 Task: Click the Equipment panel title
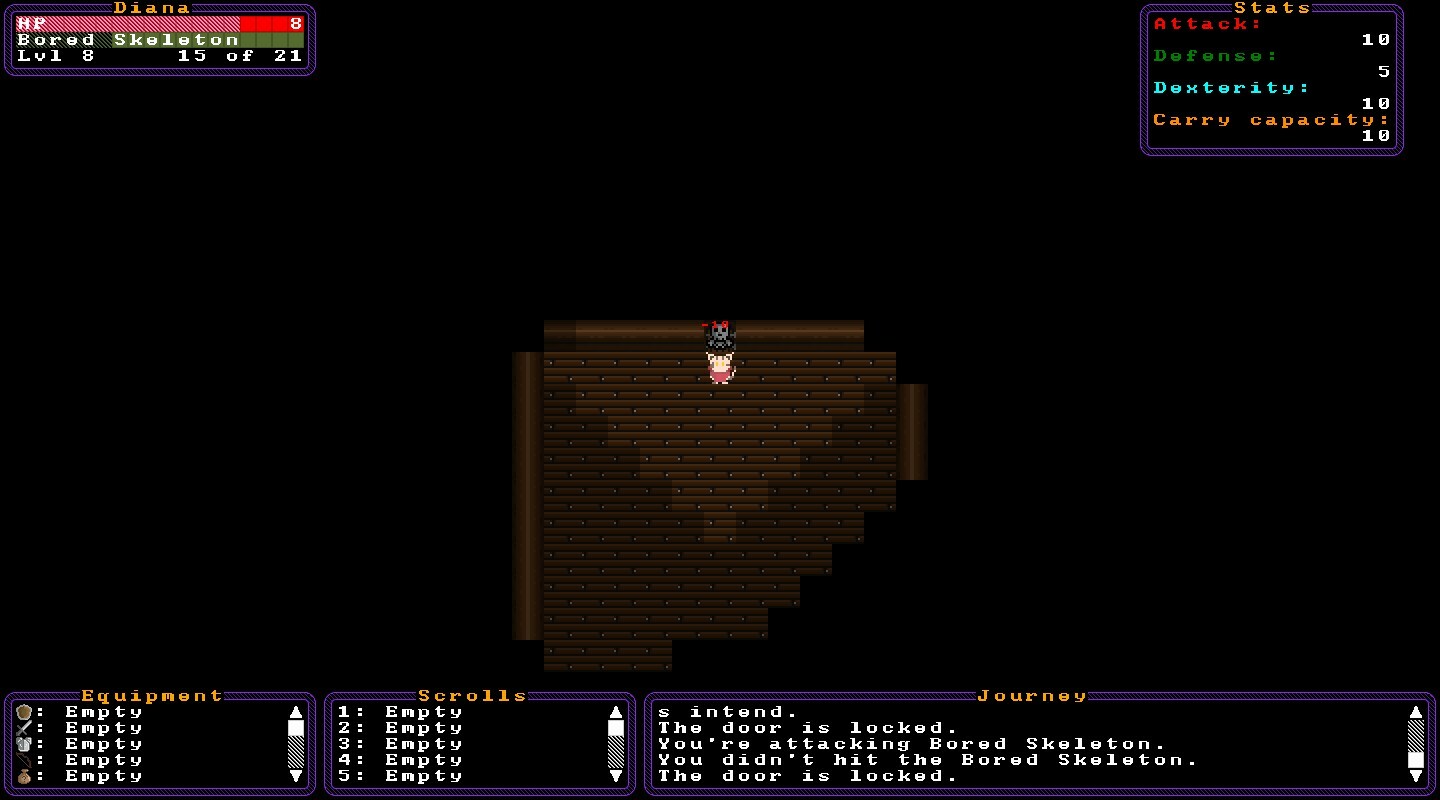point(152,695)
